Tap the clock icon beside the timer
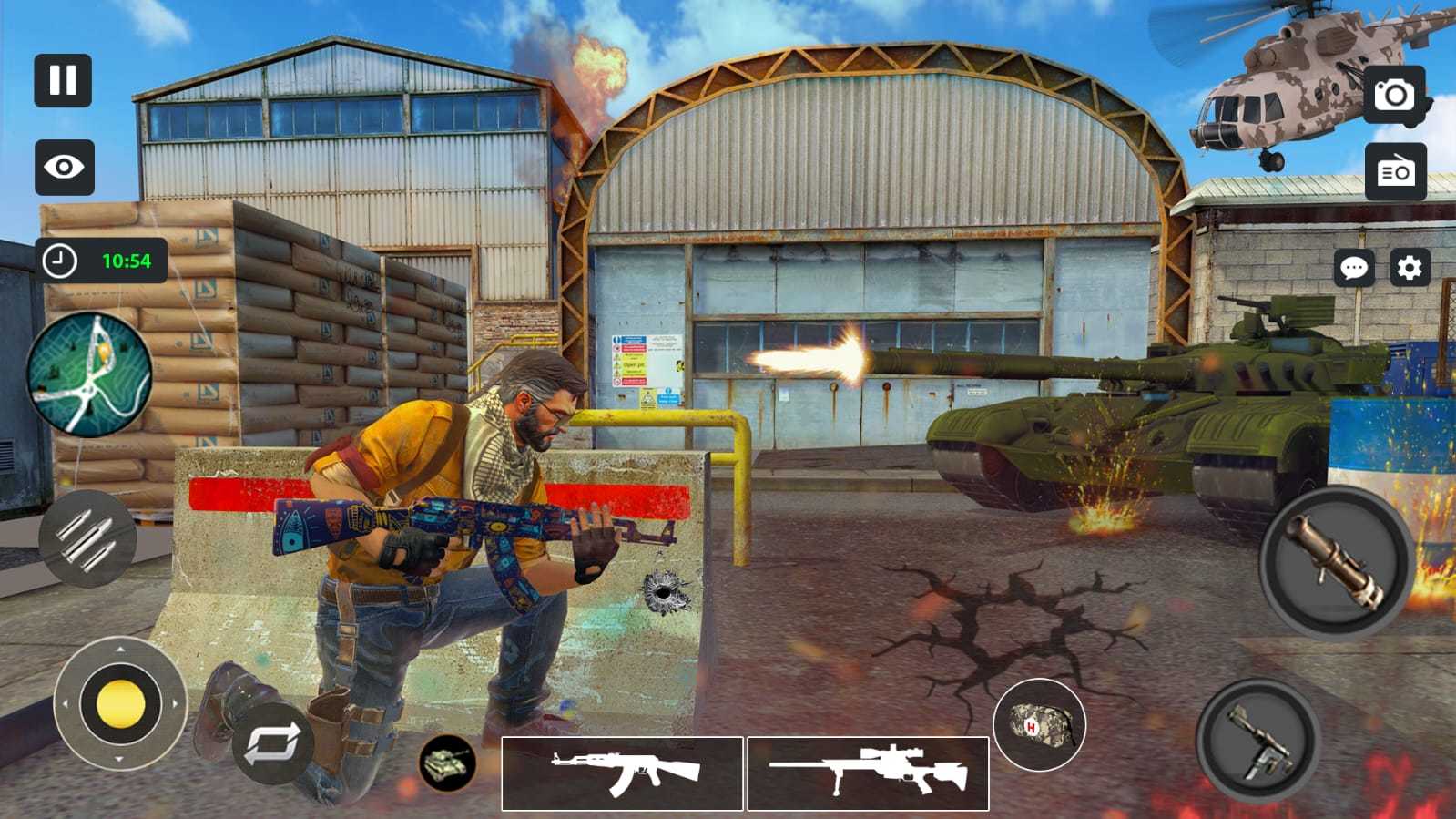 click(x=59, y=260)
